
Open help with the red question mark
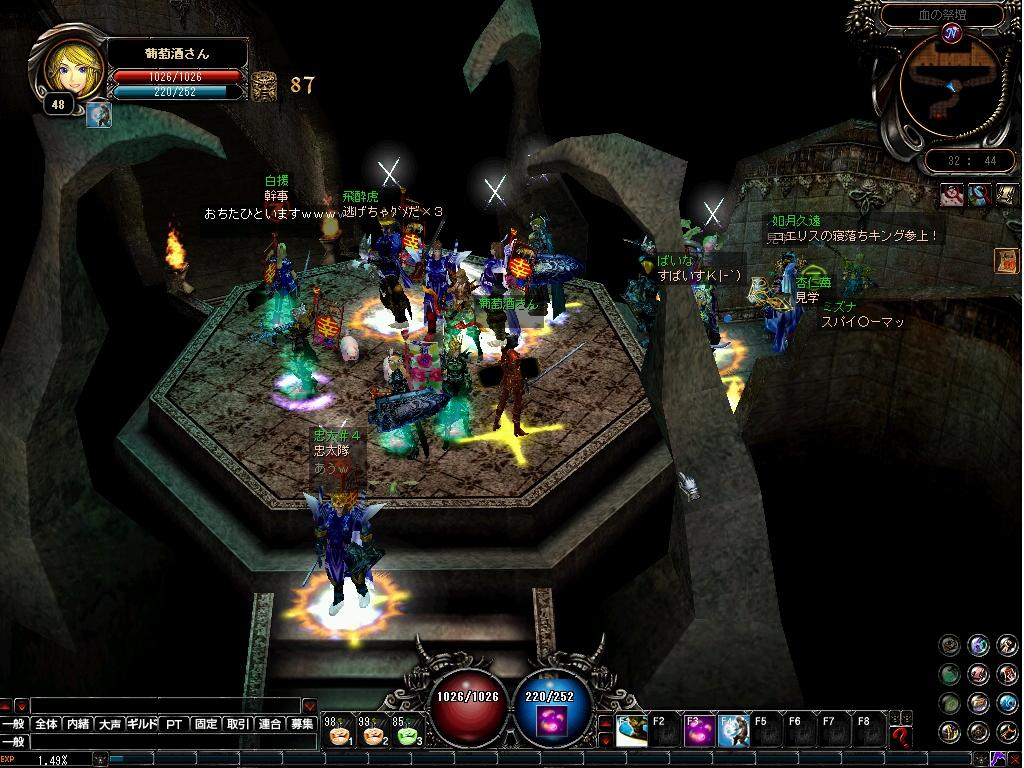(901, 738)
